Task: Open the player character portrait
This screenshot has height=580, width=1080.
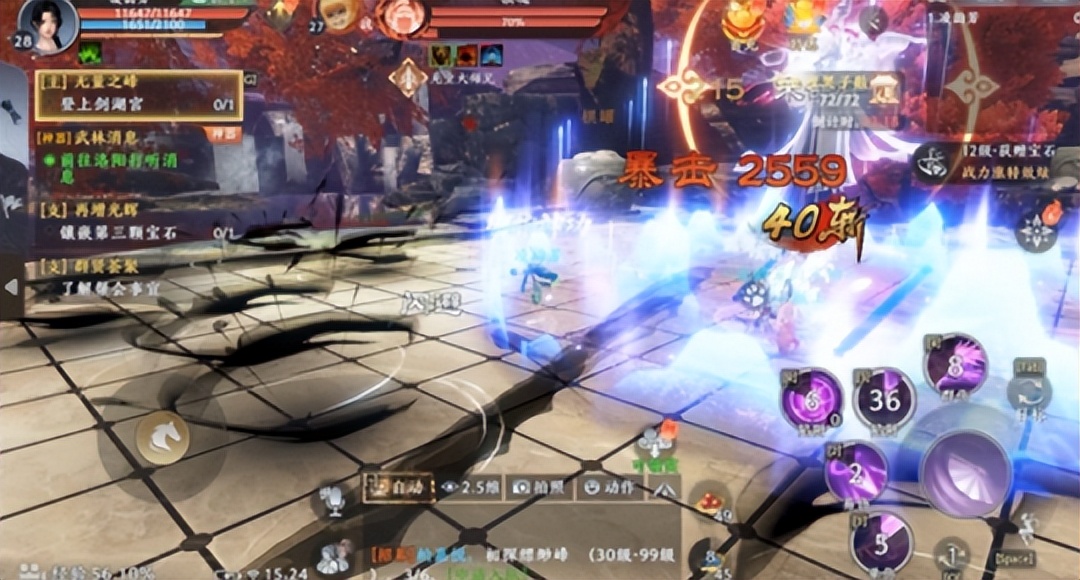Action: [x=50, y=24]
